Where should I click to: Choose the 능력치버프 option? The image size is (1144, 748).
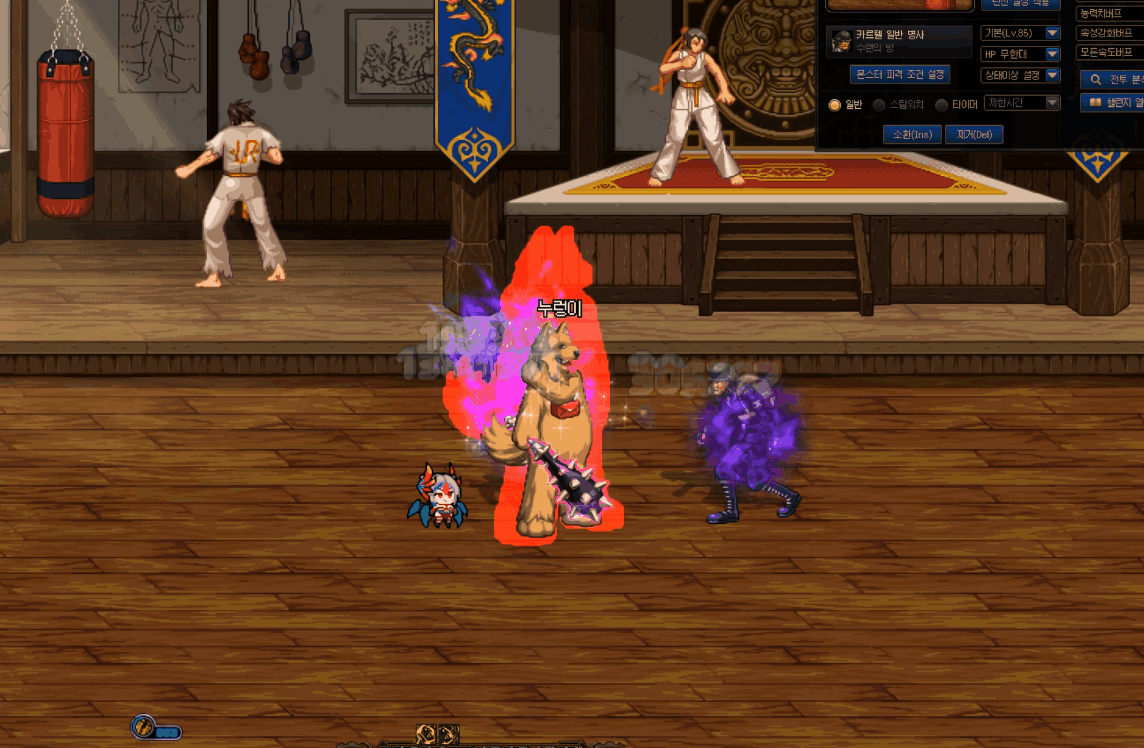pos(1110,13)
